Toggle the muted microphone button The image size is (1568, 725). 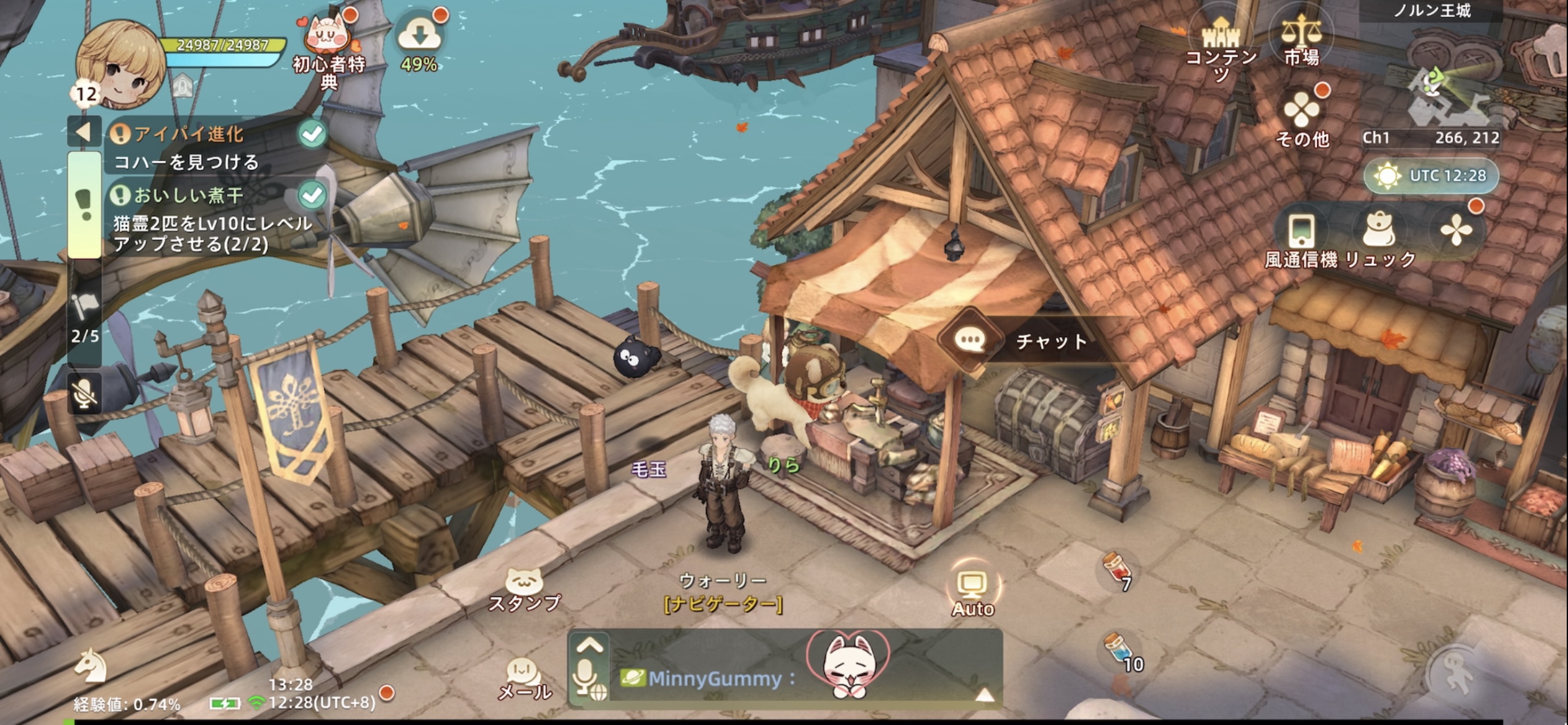85,393
